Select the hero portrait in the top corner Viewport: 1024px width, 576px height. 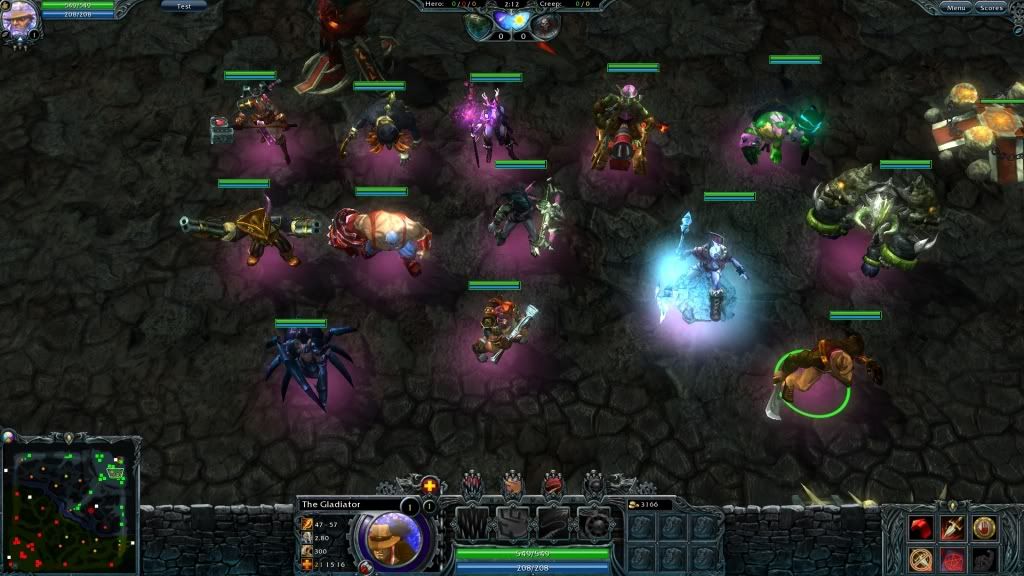point(19,18)
